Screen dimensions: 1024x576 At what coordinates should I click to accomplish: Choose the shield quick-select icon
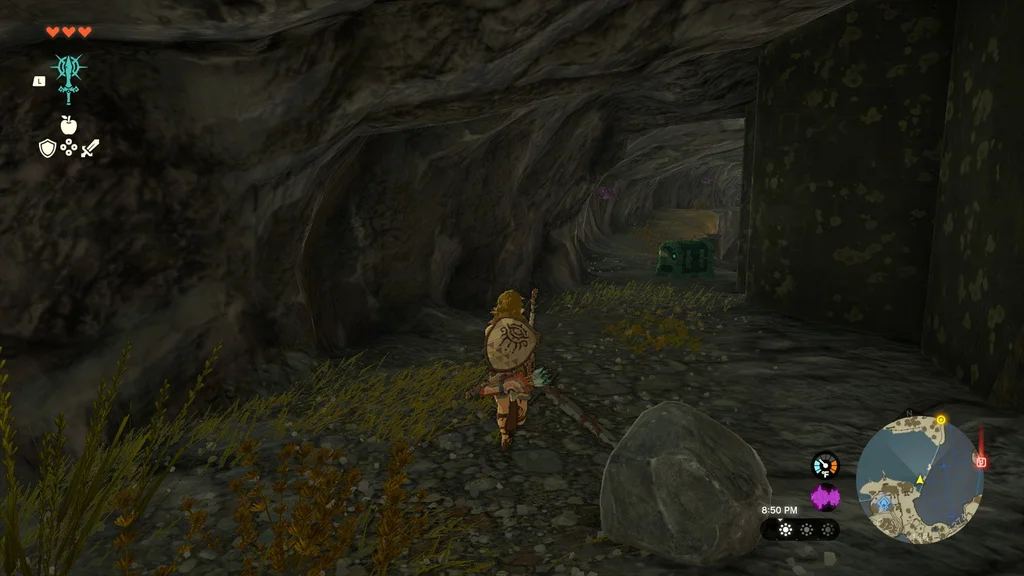47,149
